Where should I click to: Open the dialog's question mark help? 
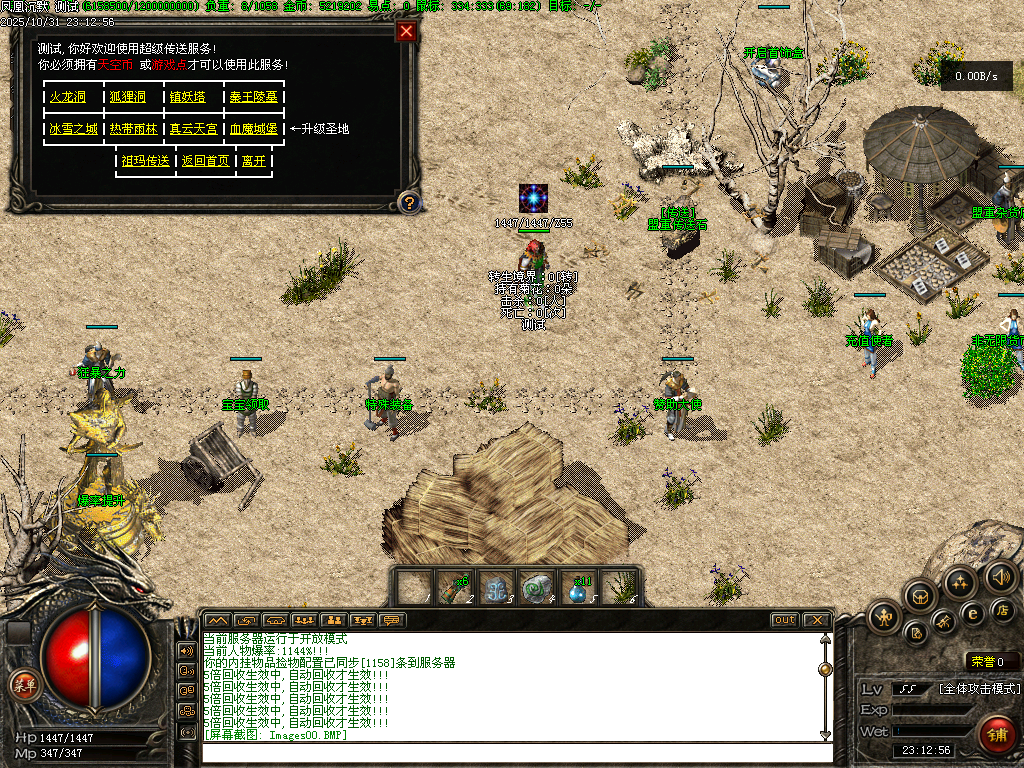coord(408,203)
